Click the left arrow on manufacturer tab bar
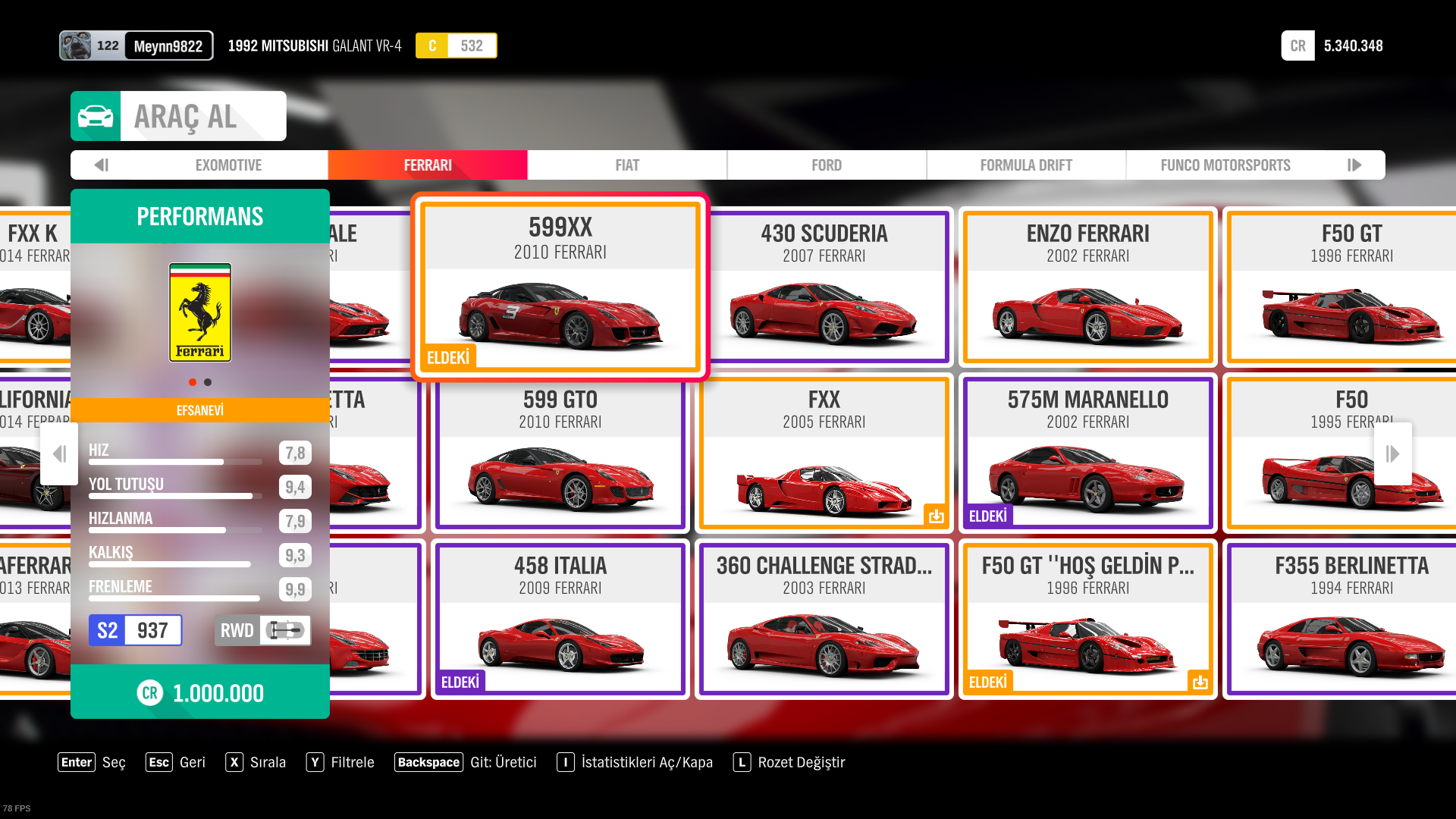 [102, 165]
